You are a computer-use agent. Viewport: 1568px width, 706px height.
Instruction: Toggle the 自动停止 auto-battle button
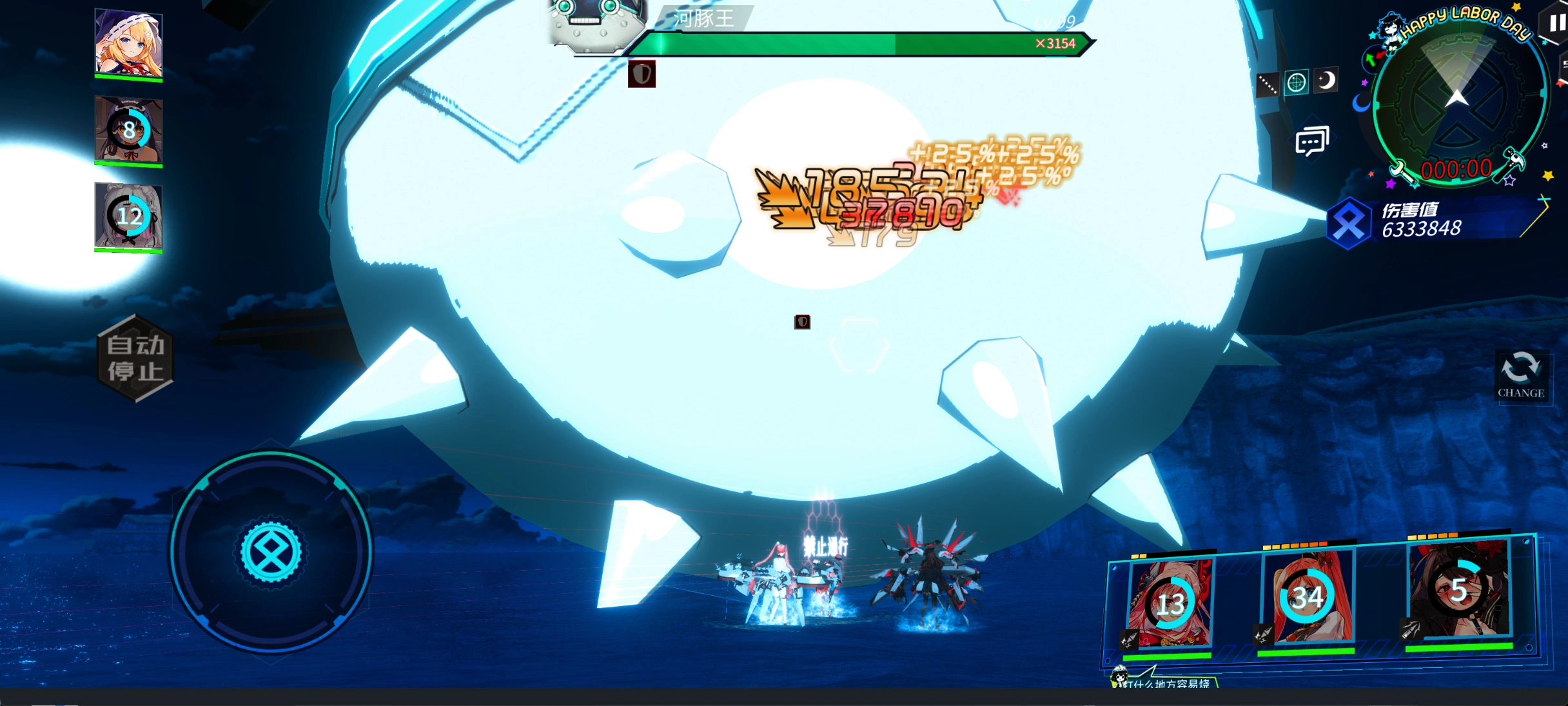(x=135, y=358)
